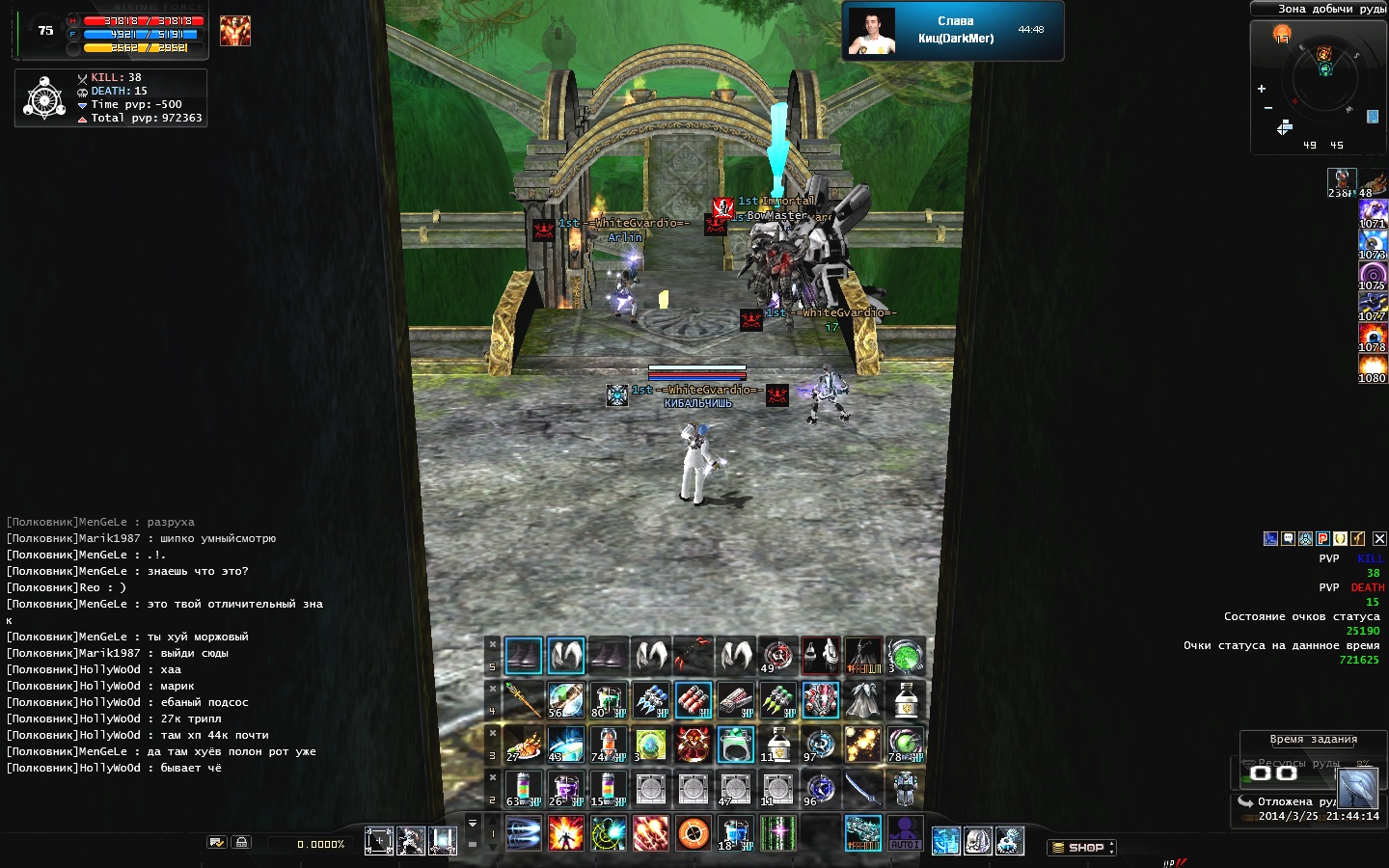Image resolution: width=1389 pixels, height=868 pixels.
Task: Activate the green matrix sparkle skill
Action: pyautogui.click(x=777, y=833)
